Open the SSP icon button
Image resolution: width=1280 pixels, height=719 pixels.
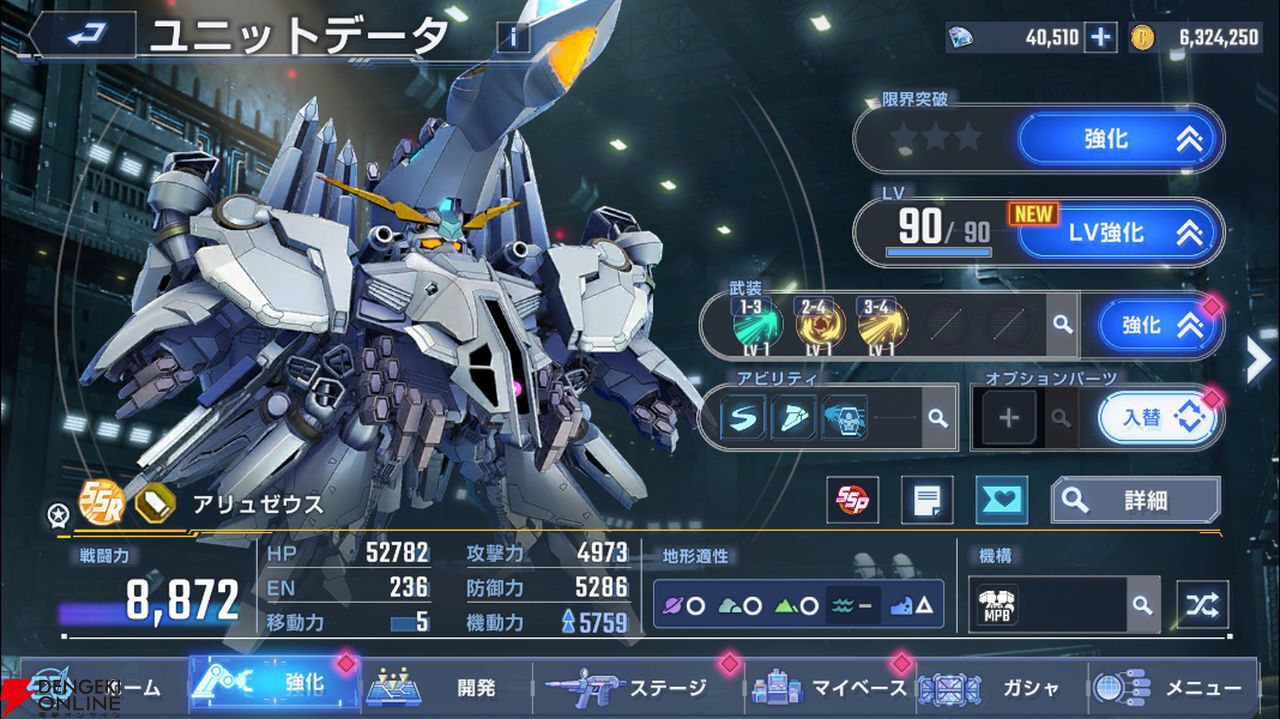pos(852,500)
